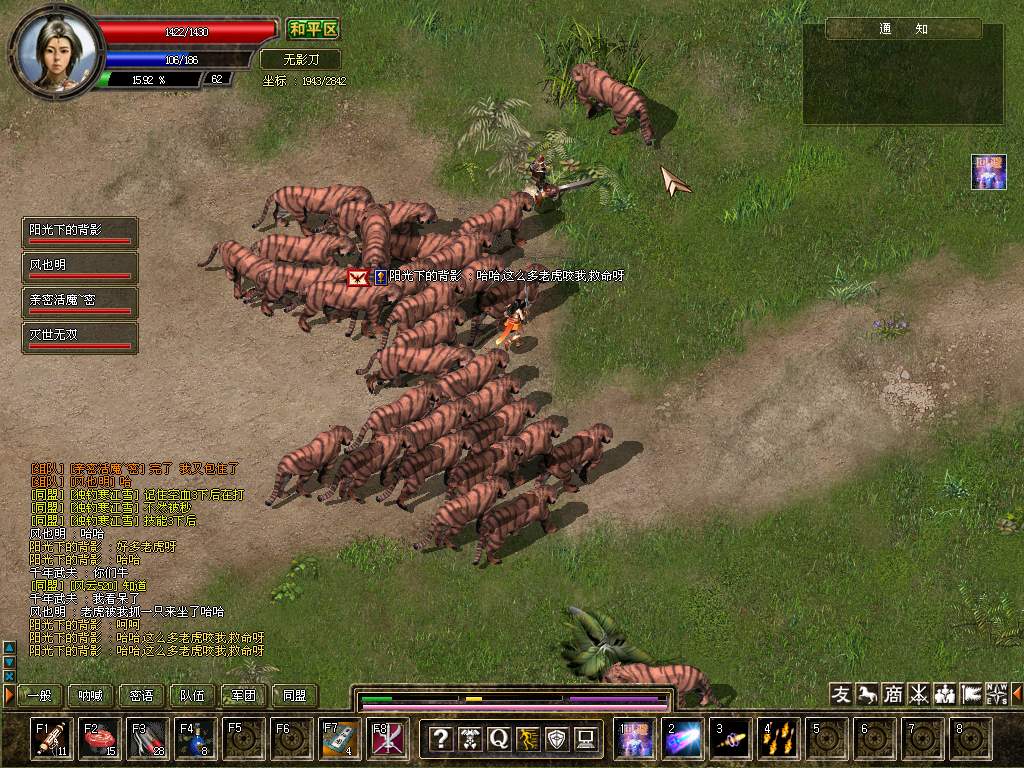This screenshot has height=768, width=1024.
Task: Activate the blue beam skill in slot 2
Action: coord(683,739)
